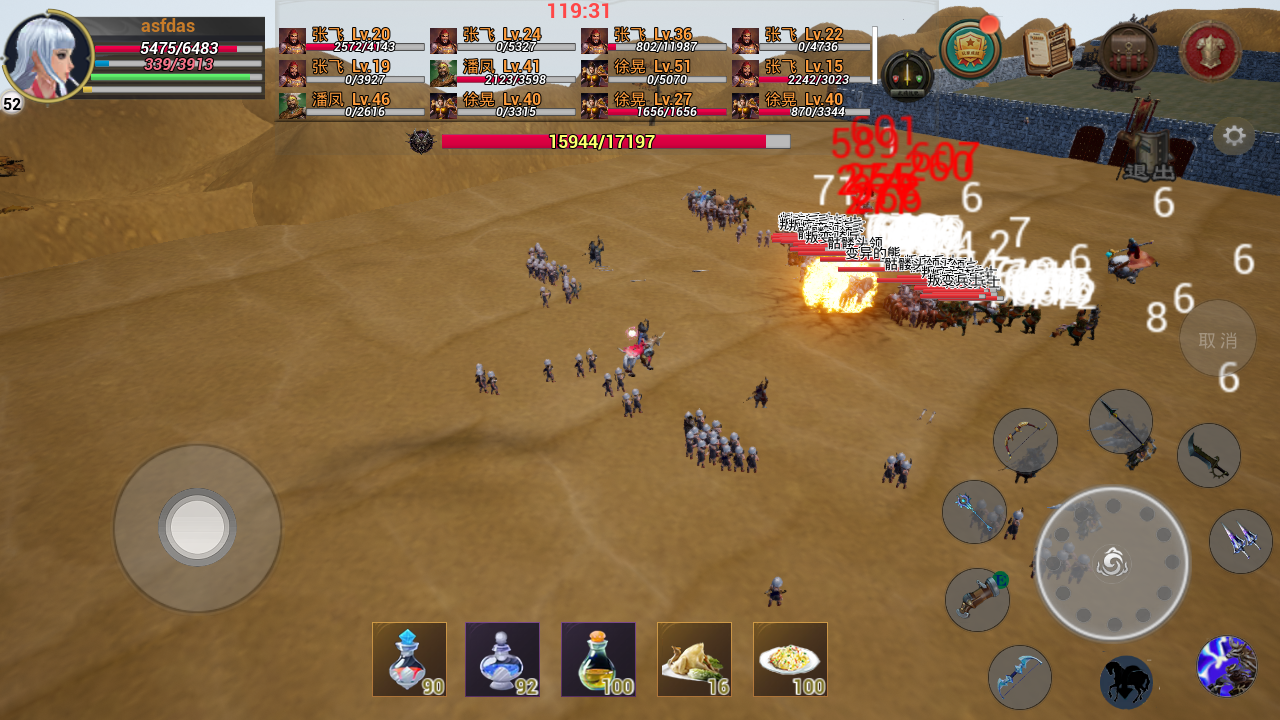Use the red potion with 90 count
1280x720 pixels.
409,659
